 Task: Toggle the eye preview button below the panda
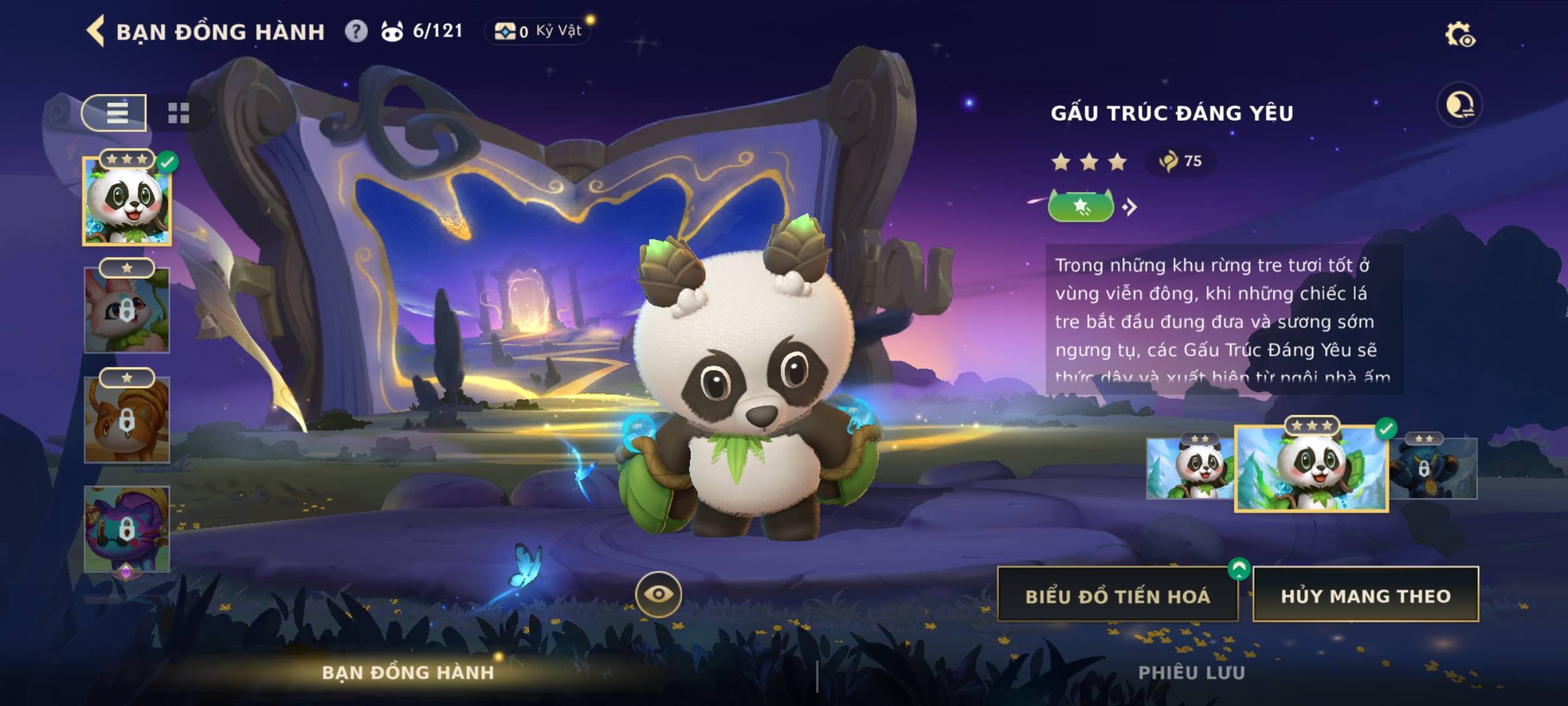[659, 594]
